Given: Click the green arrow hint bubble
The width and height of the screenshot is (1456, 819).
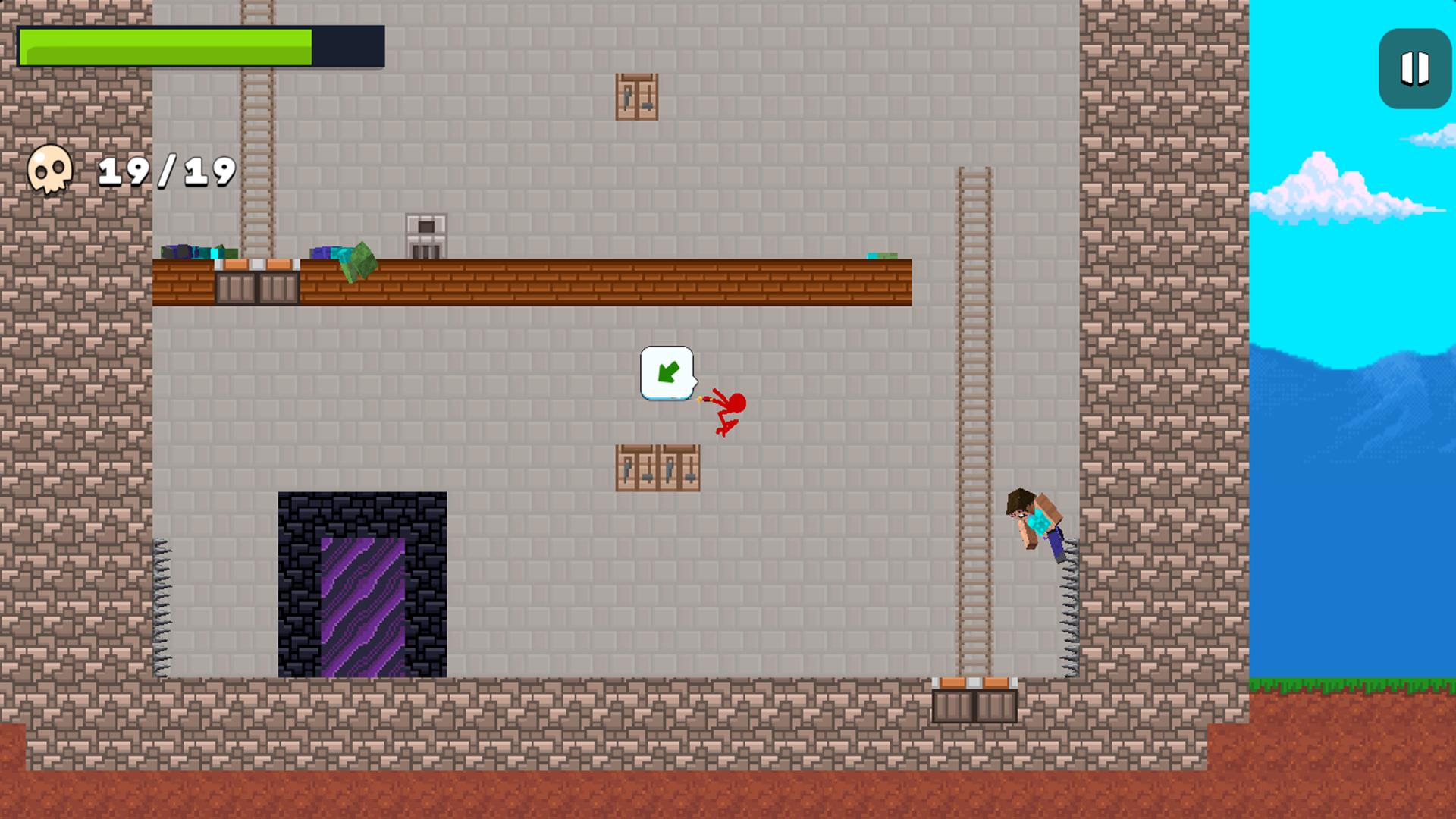Looking at the screenshot, I should click(x=668, y=372).
